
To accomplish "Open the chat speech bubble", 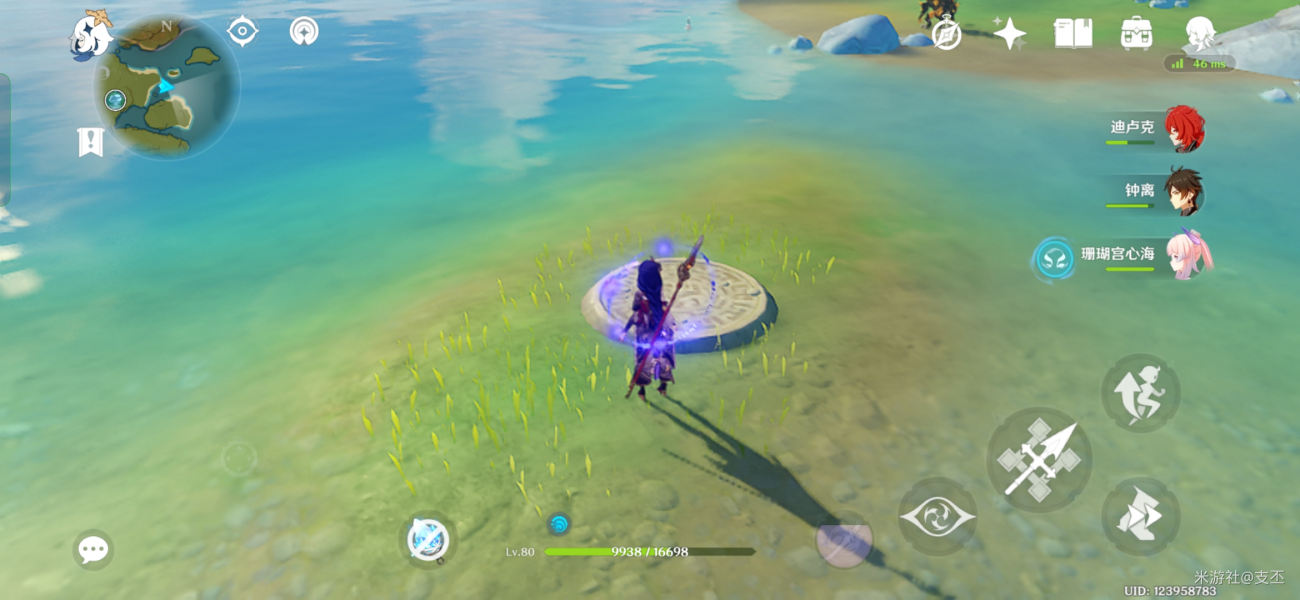I will pos(93,549).
